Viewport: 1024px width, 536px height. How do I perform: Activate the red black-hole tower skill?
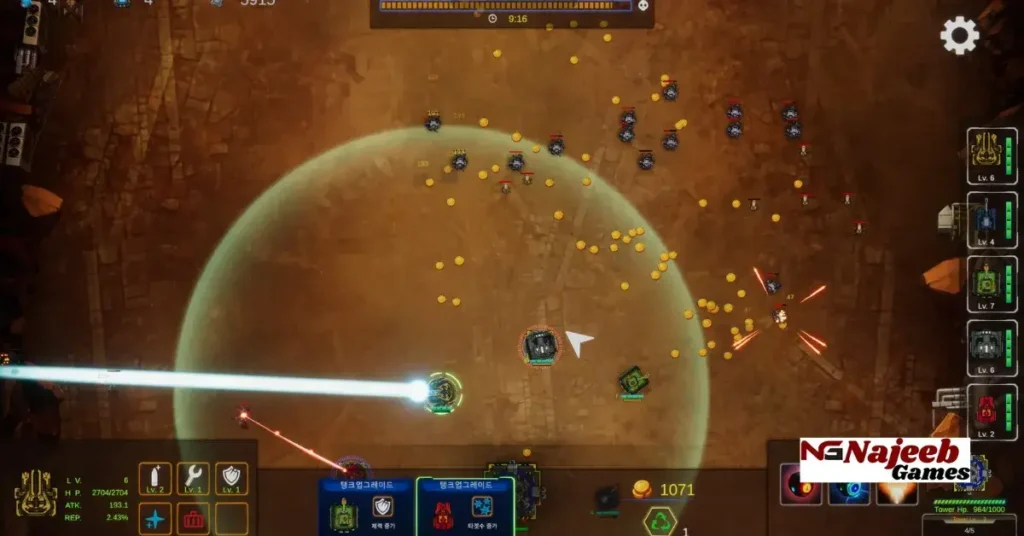click(800, 491)
